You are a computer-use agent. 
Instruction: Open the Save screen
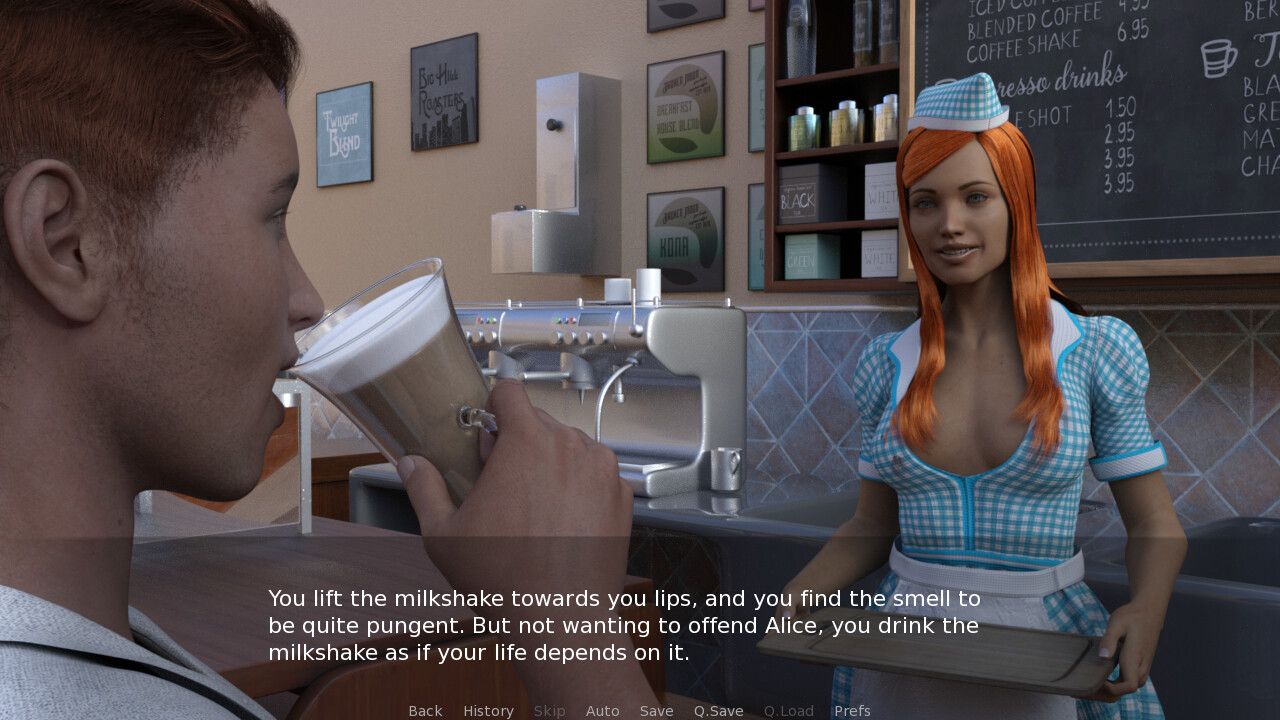click(657, 710)
